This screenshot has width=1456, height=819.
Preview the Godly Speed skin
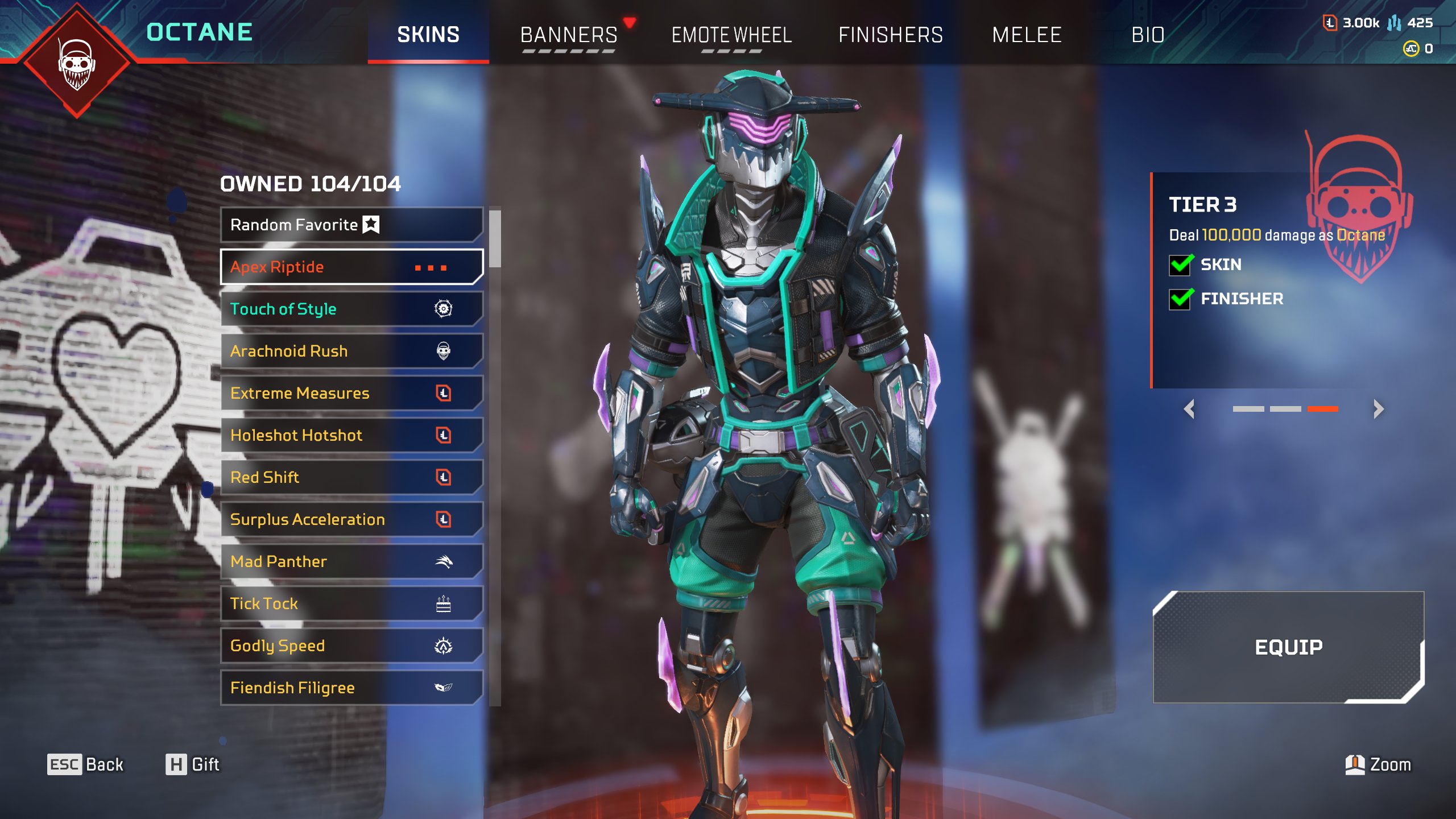[x=351, y=646]
